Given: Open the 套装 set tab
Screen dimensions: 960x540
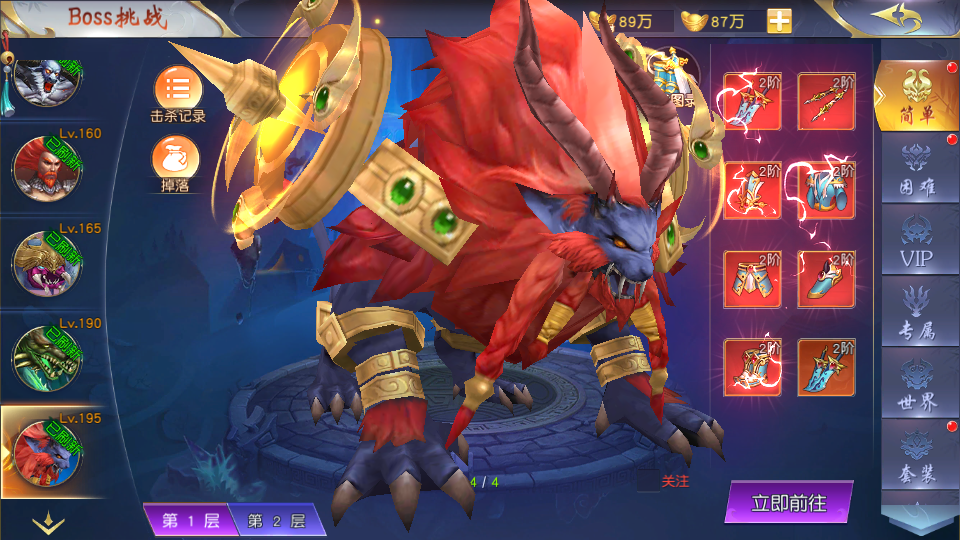Looking at the screenshot, I should coord(917,460).
